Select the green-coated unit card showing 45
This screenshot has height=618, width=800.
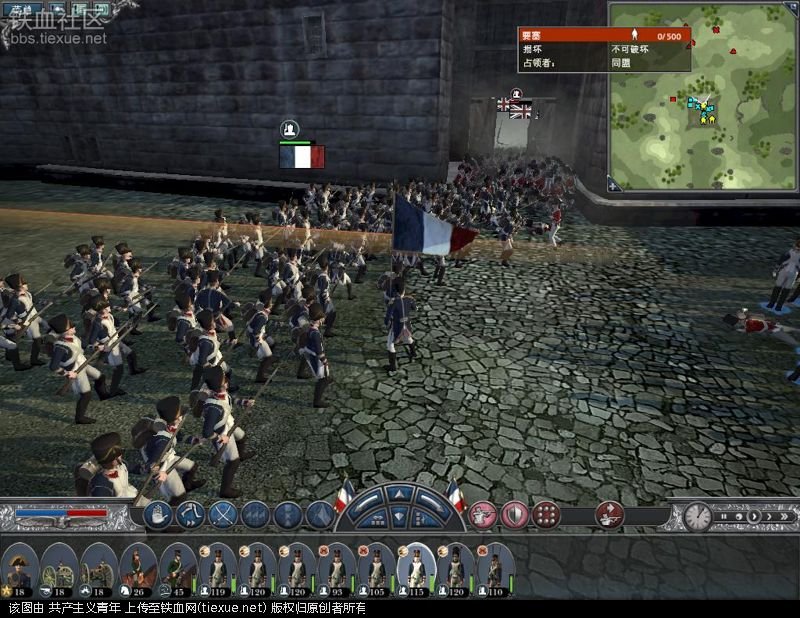(178, 568)
